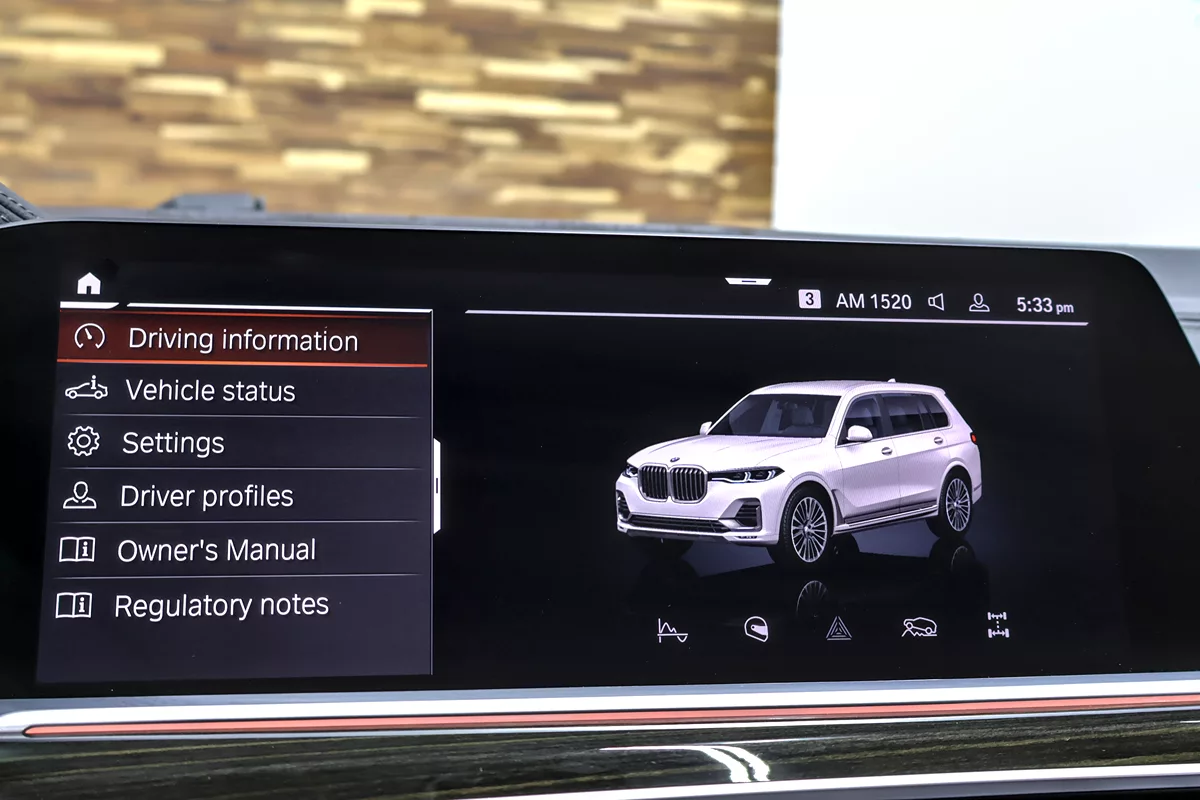Activate the nested triangle icon
The height and width of the screenshot is (800, 1200).
pyautogui.click(x=839, y=629)
